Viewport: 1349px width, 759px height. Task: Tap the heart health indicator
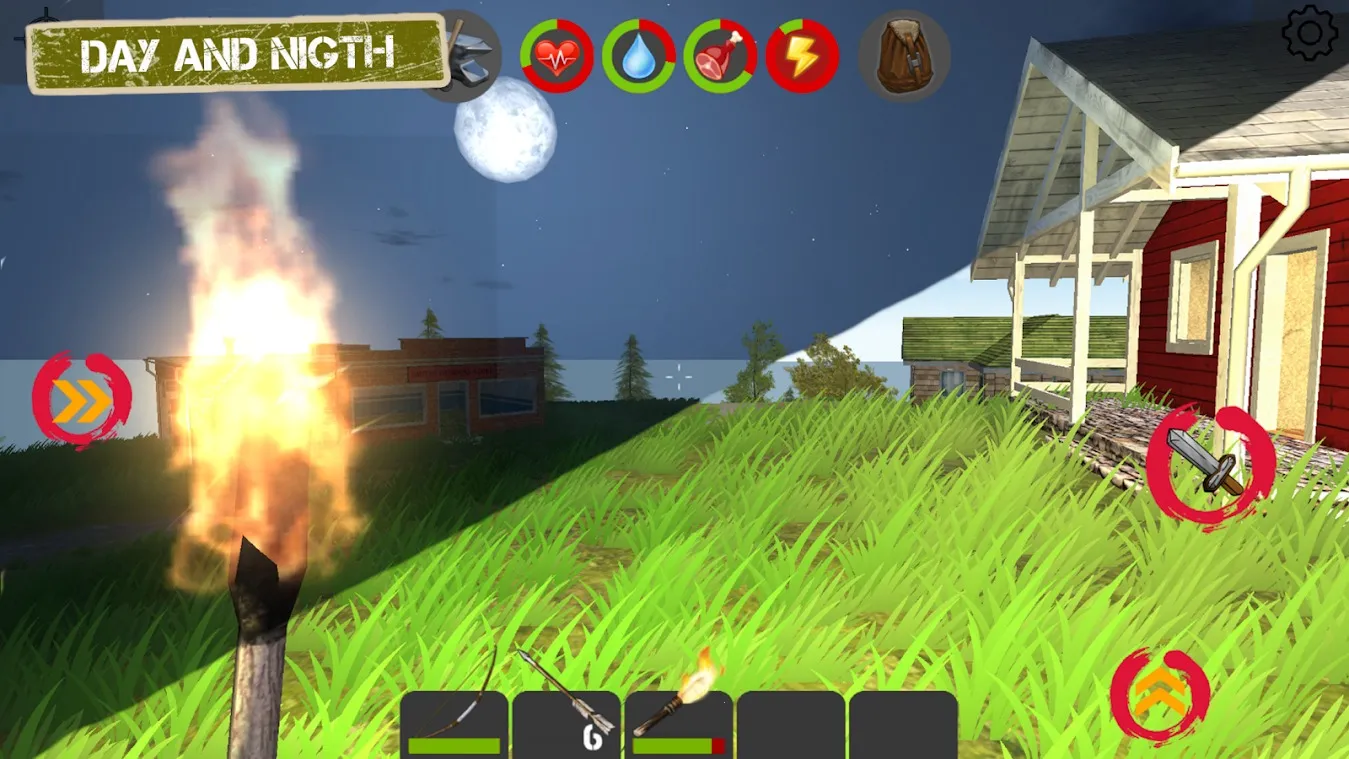pyautogui.click(x=557, y=57)
